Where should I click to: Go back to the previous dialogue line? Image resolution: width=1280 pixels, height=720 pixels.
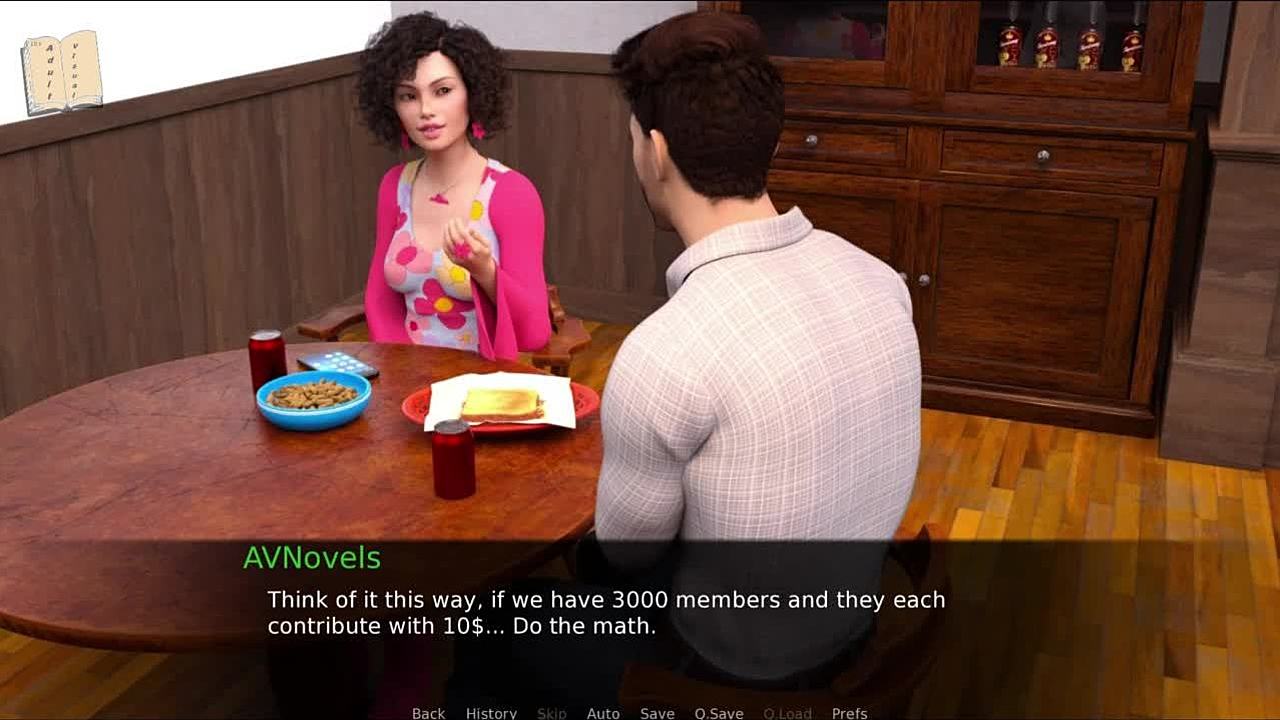point(428,713)
